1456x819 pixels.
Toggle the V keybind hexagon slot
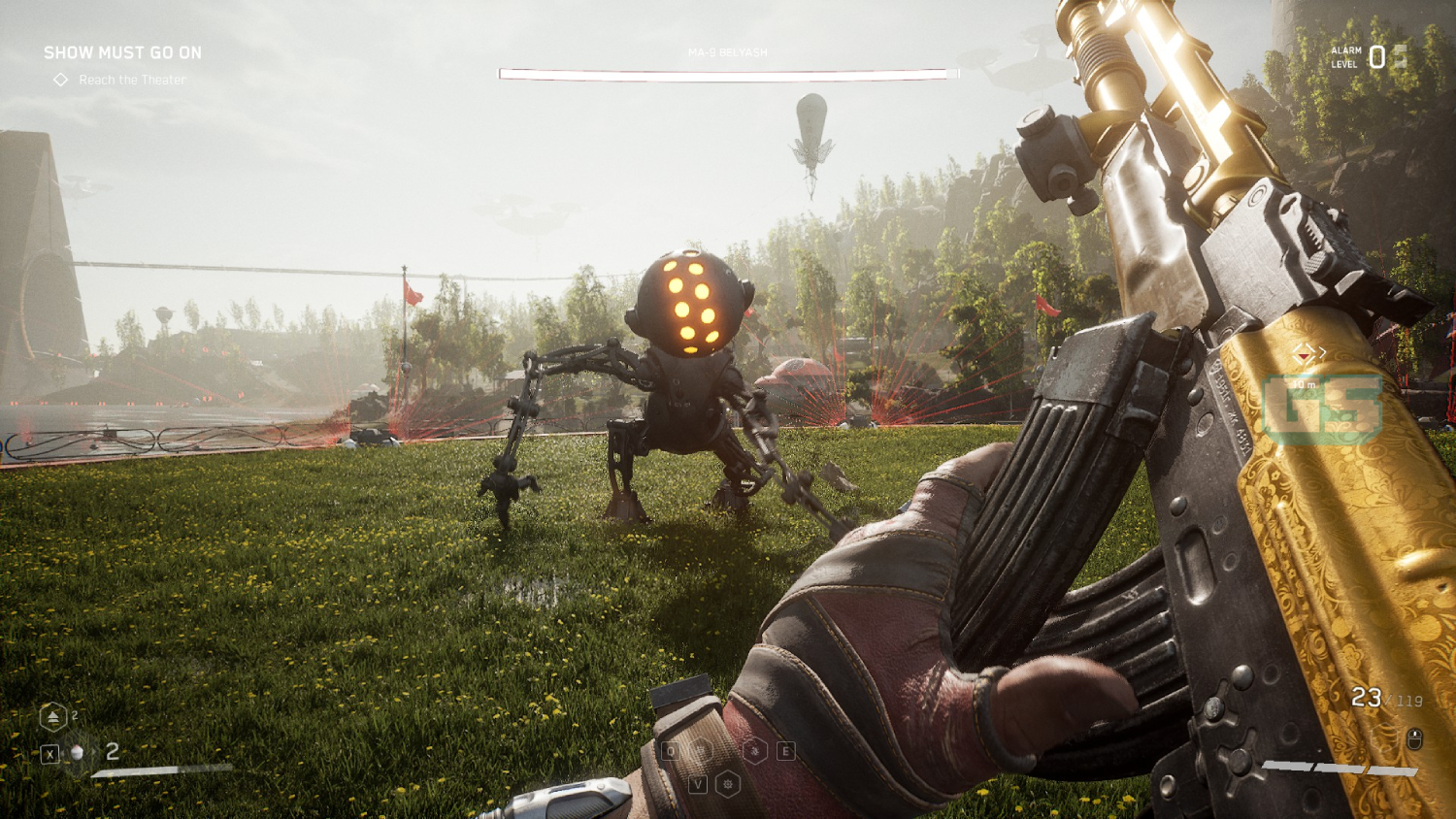click(x=699, y=782)
